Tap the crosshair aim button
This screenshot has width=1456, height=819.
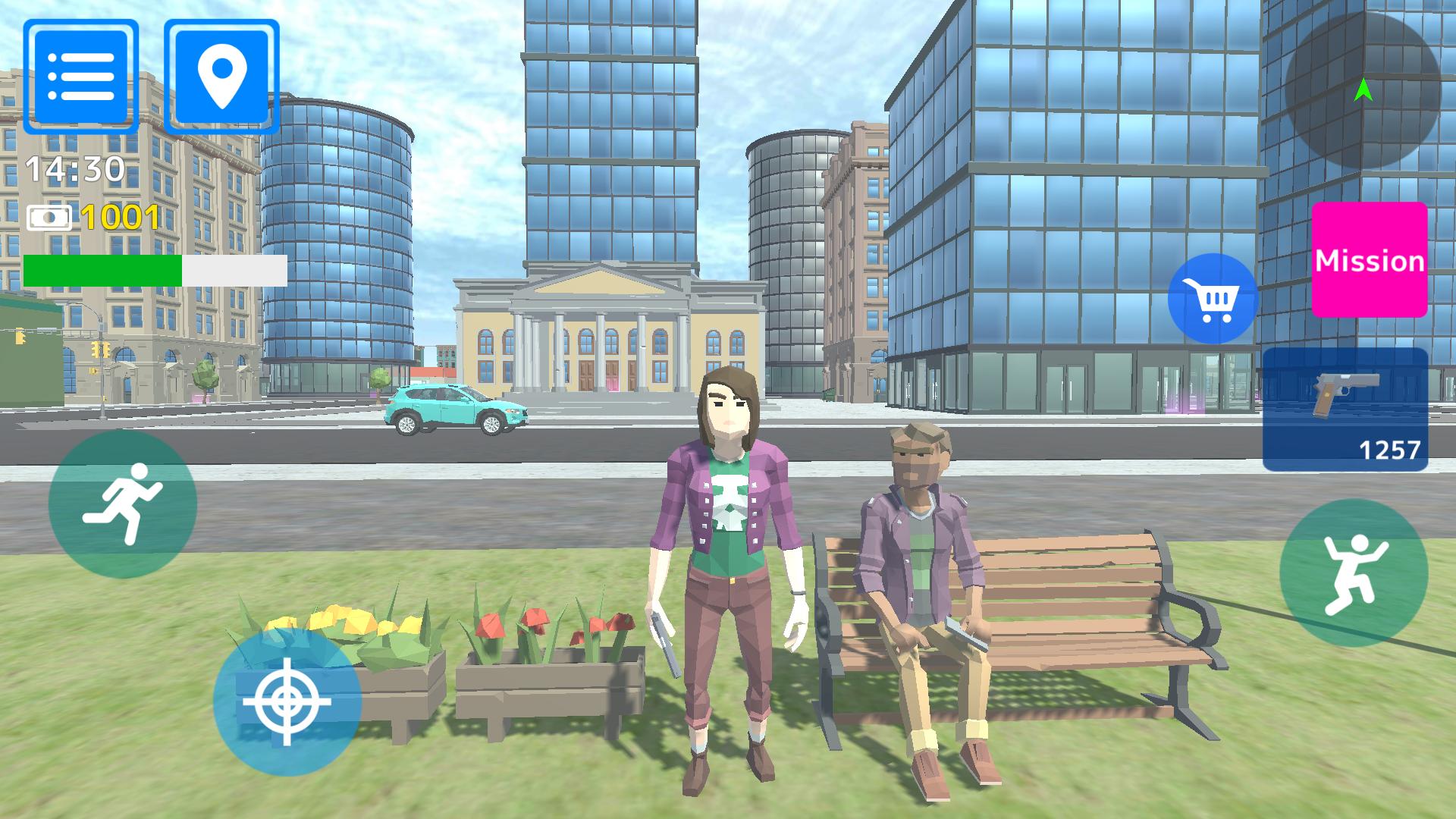click(x=287, y=701)
